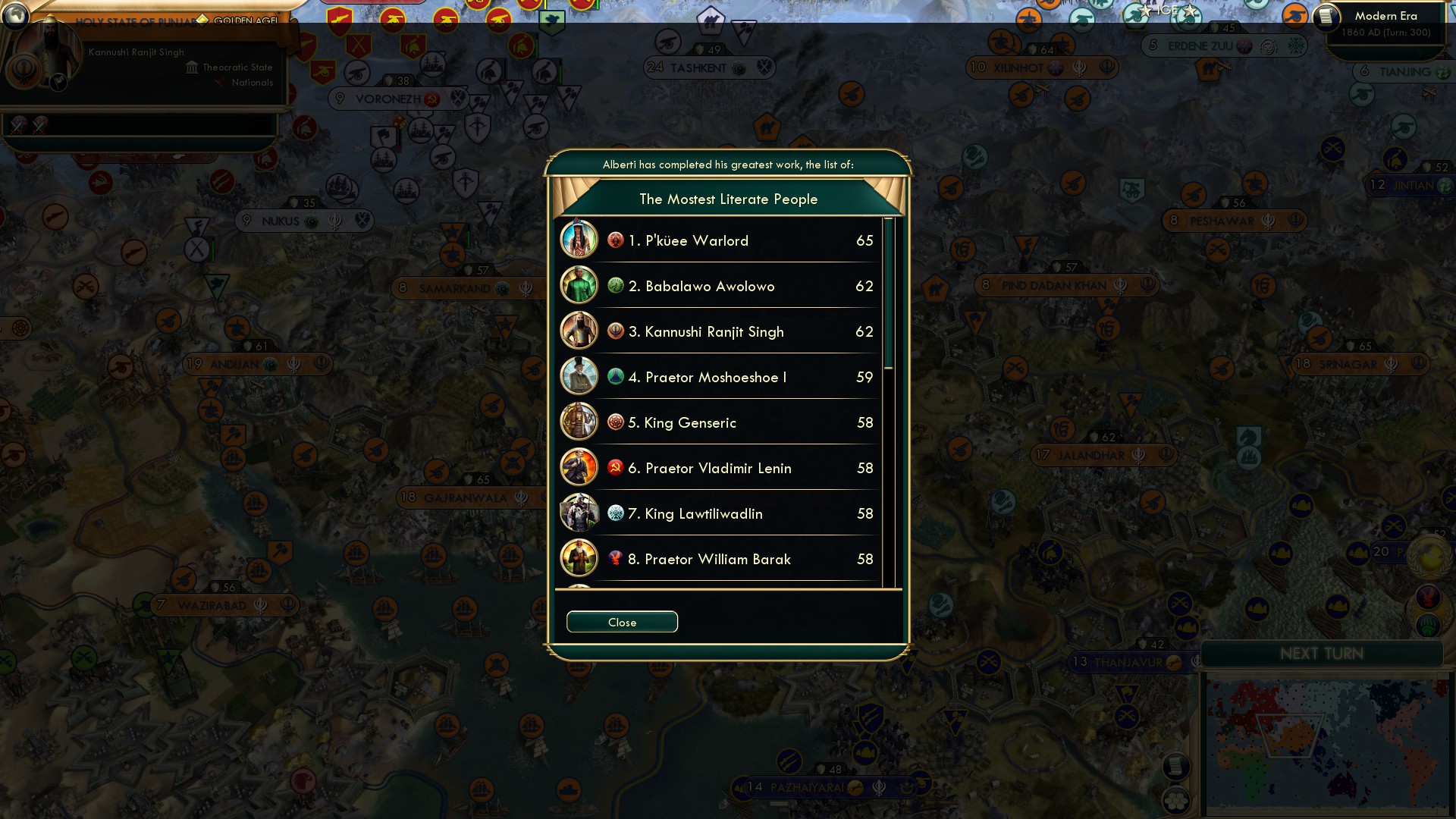Click the Sikhism emblem on the leader panel

point(24,71)
